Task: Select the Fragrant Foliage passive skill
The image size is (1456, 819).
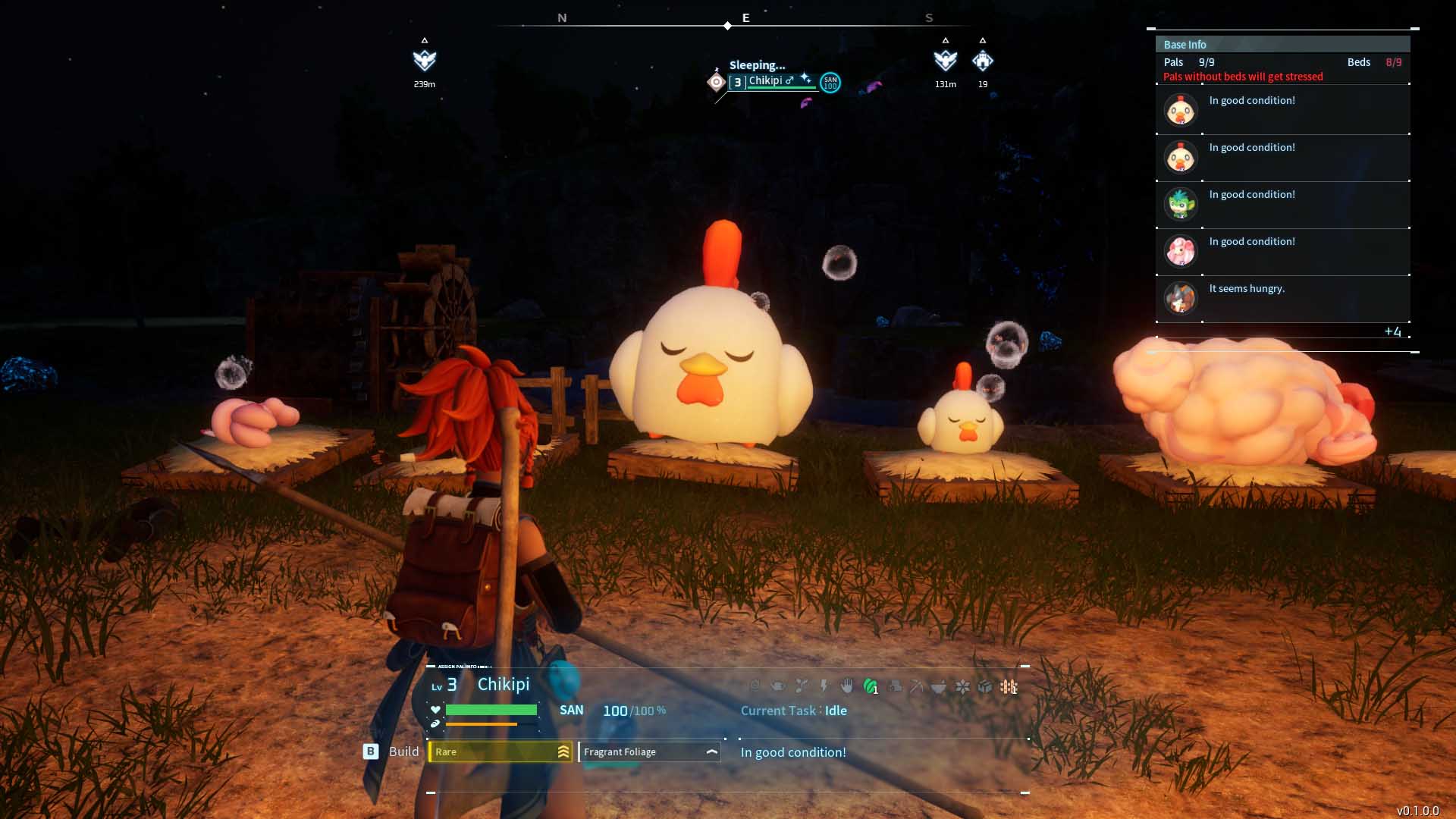Action: (649, 752)
